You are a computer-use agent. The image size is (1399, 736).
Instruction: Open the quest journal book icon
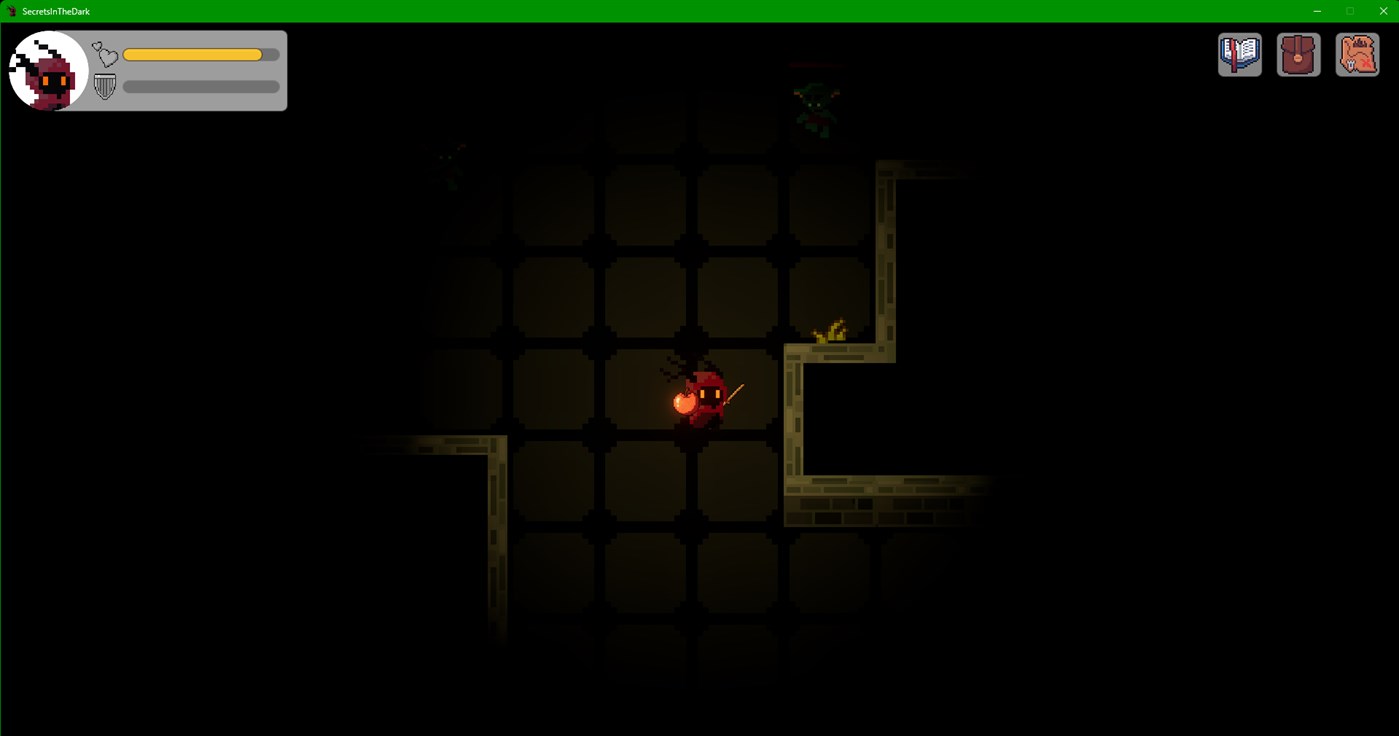pos(1238,54)
